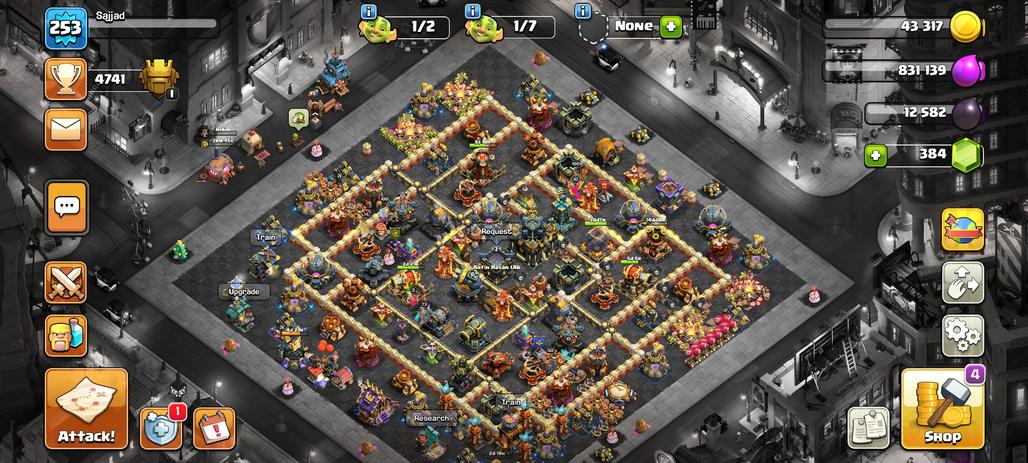Viewport: 1028px width, 463px height.
Task: Add a shield via the green plus next to None
Action: coord(671,26)
